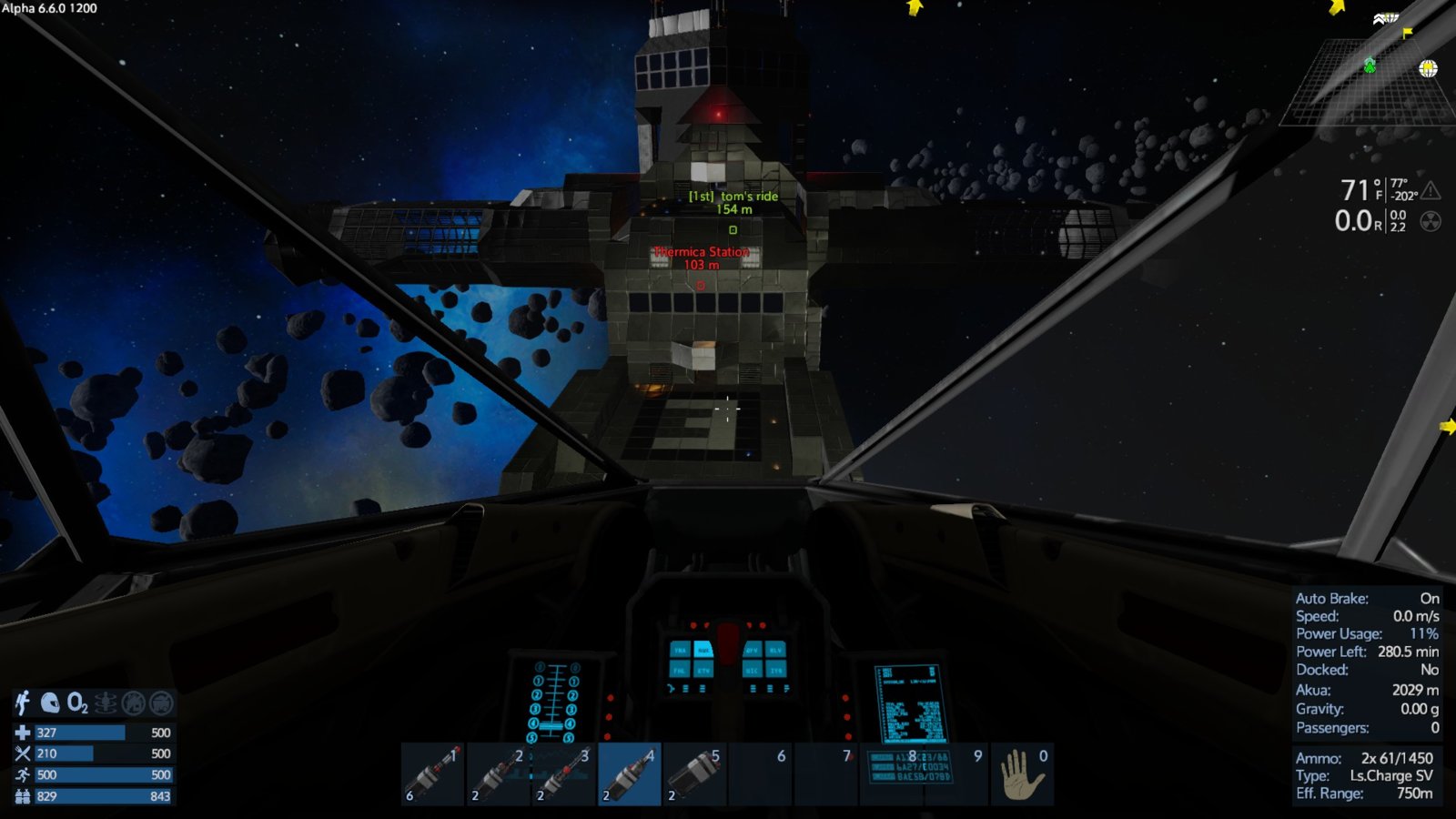This screenshot has width=1456, height=819.
Task: Select the Thermica Station waypoint marker
Action: [701, 285]
